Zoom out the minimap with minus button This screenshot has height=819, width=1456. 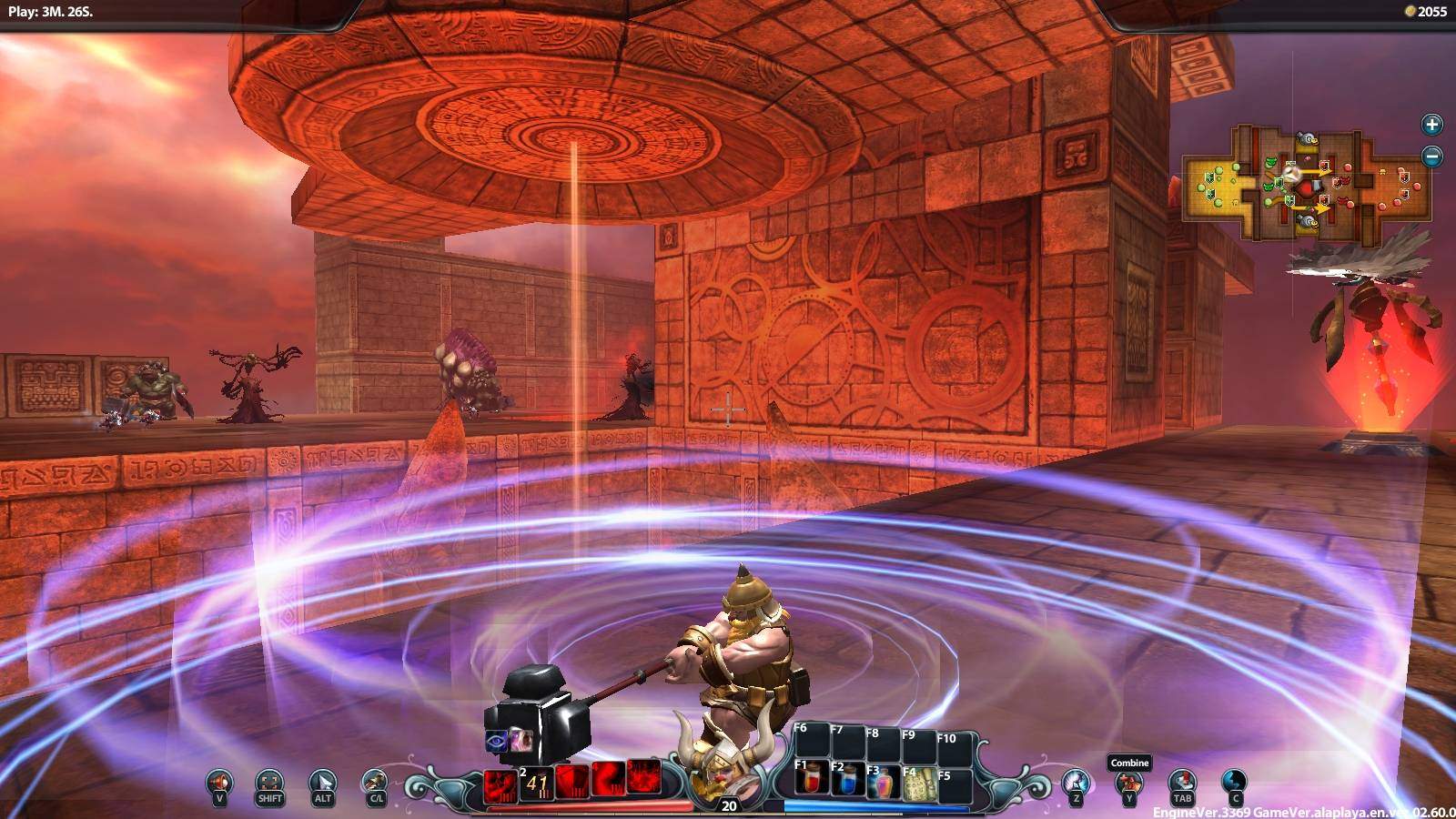click(x=1431, y=157)
